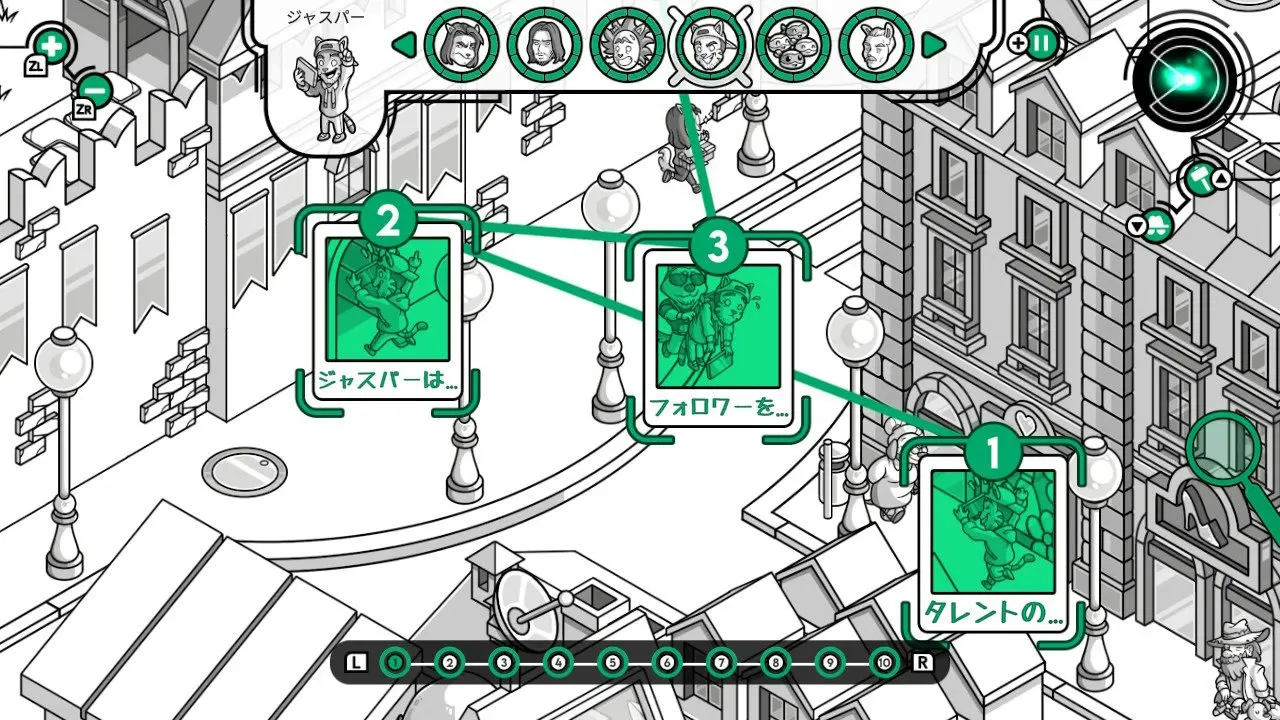Select the detective hat icon on the right
This screenshot has width=1280, height=720.
1157,225
